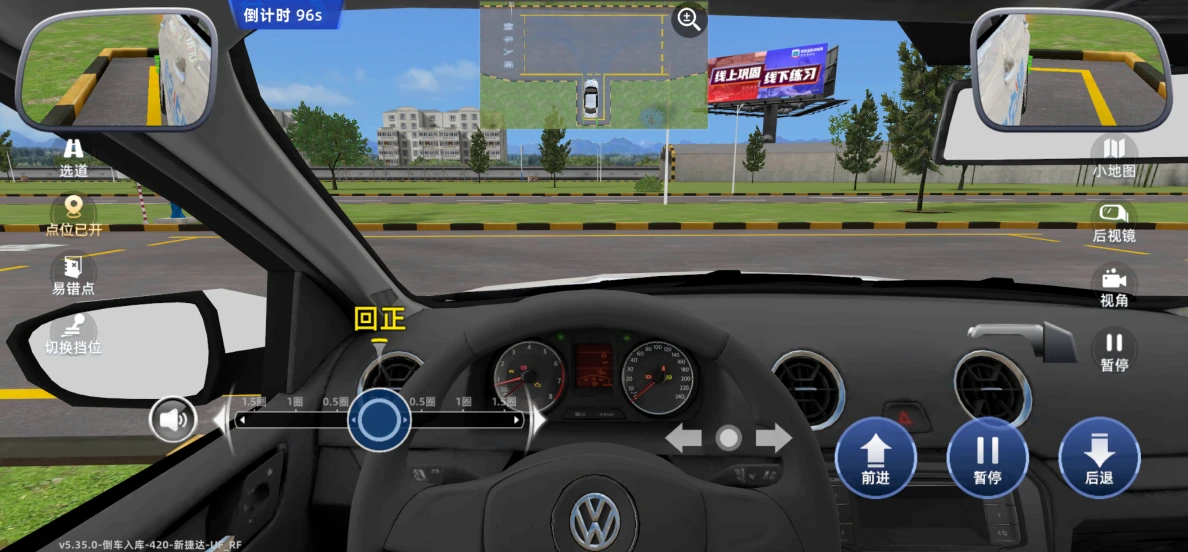Toggle the 小地图 minimap button

(x=1114, y=156)
